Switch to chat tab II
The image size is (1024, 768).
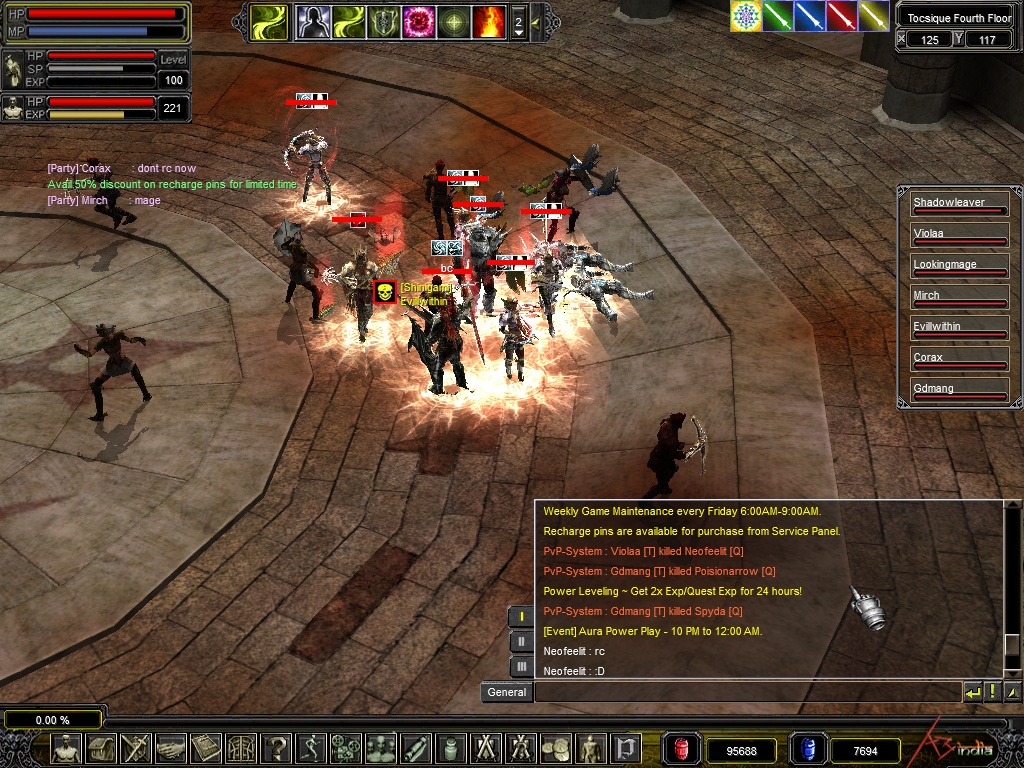(x=521, y=642)
